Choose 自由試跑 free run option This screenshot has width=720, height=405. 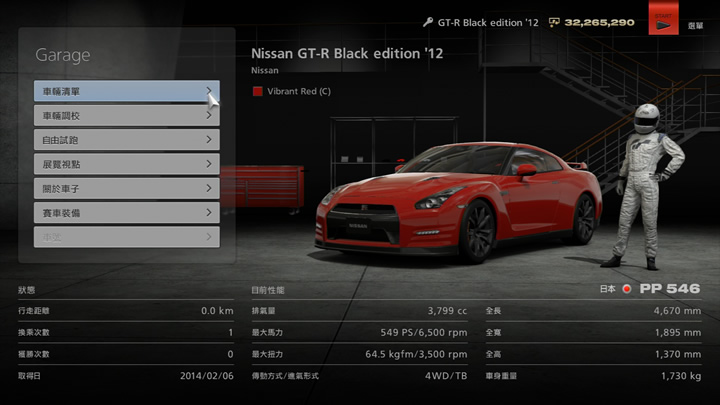point(126,140)
